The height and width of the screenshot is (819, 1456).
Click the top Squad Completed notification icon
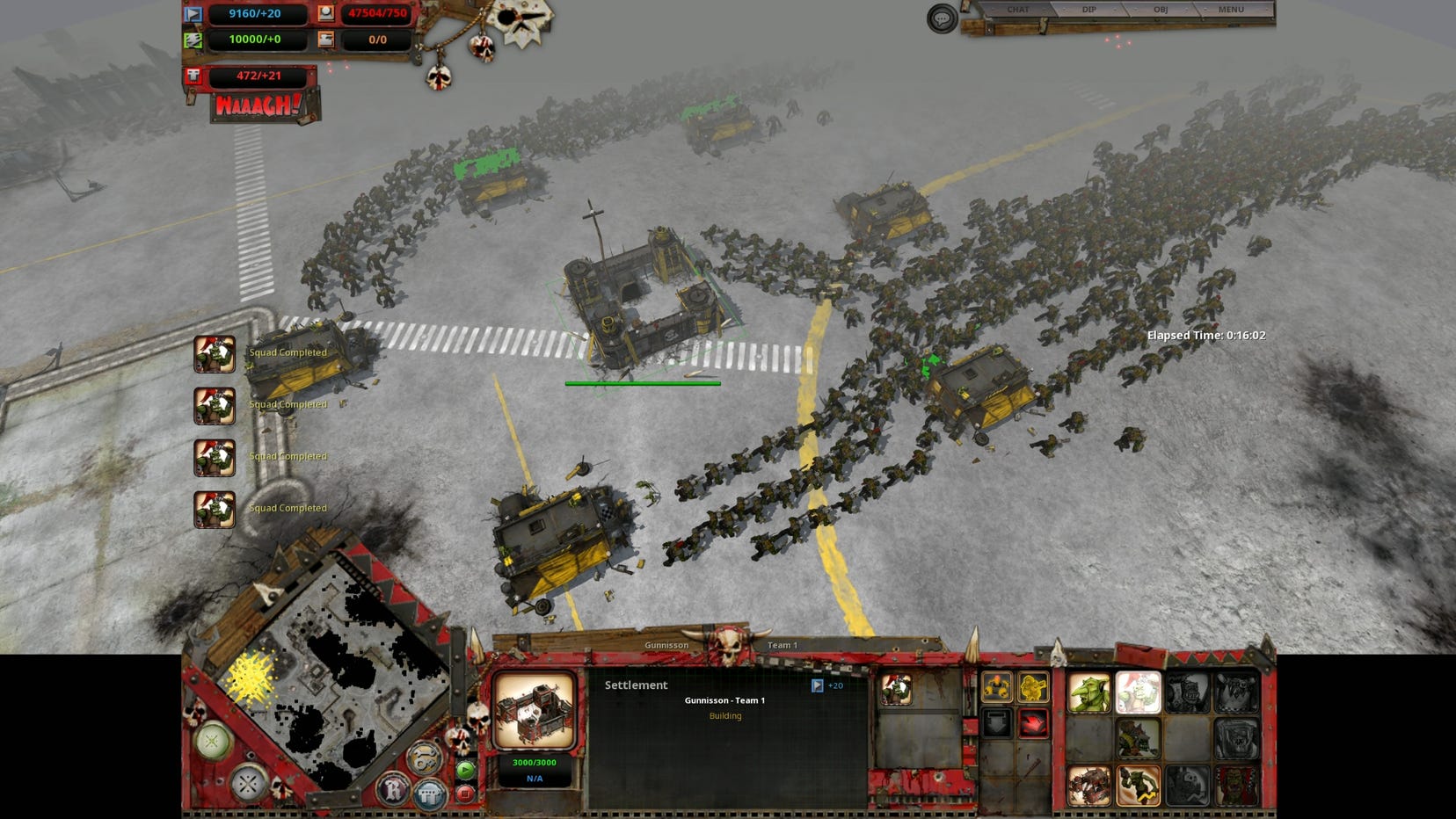point(215,354)
